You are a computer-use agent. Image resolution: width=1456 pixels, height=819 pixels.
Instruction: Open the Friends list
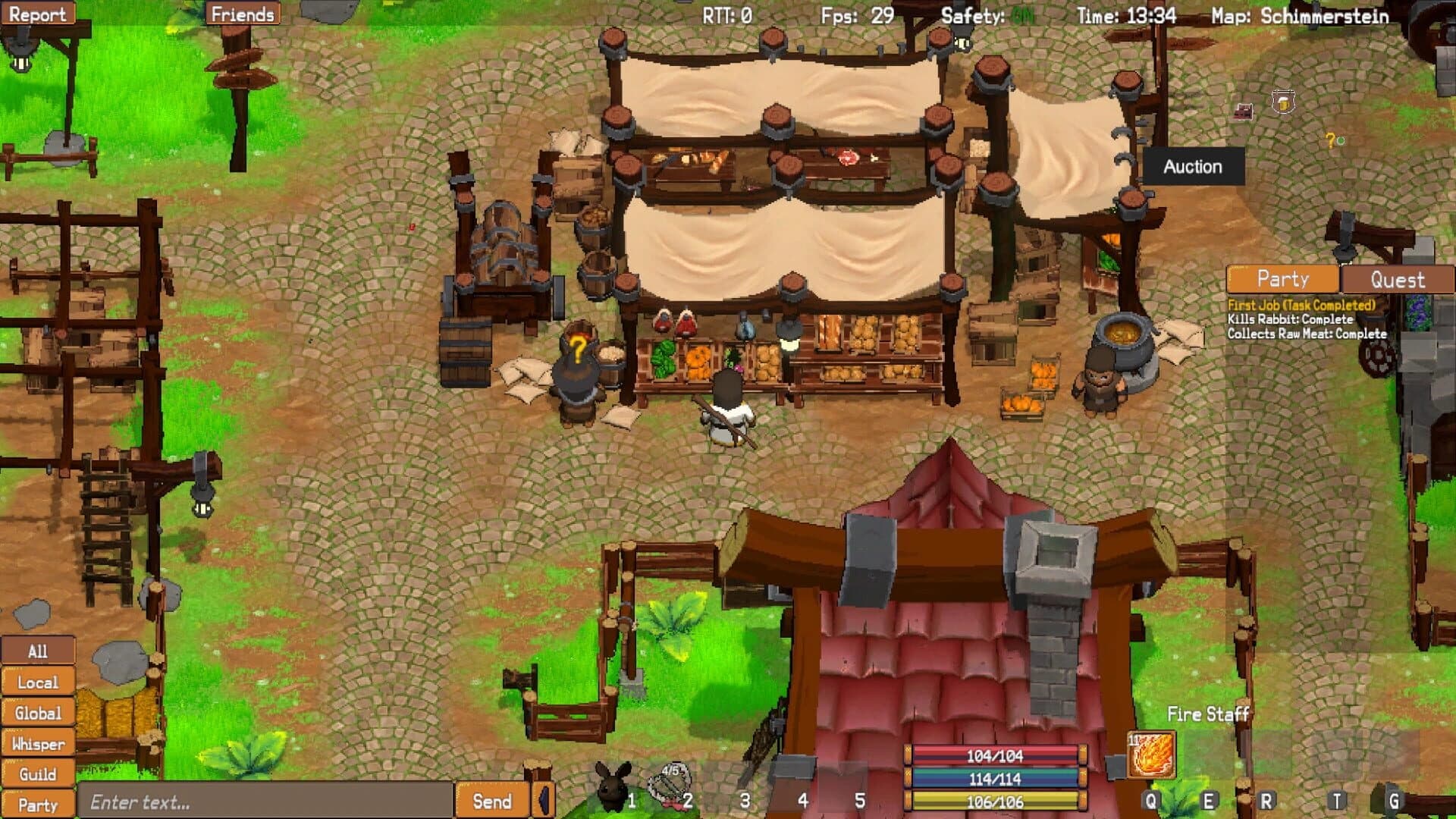point(242,13)
